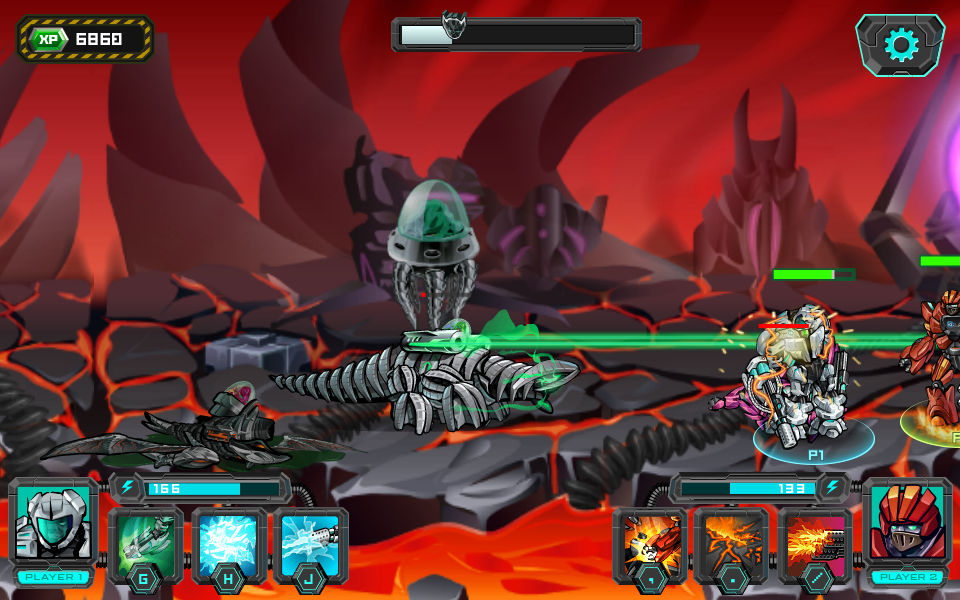Open the gear settings menu
The height and width of the screenshot is (600, 960).
pos(900,45)
